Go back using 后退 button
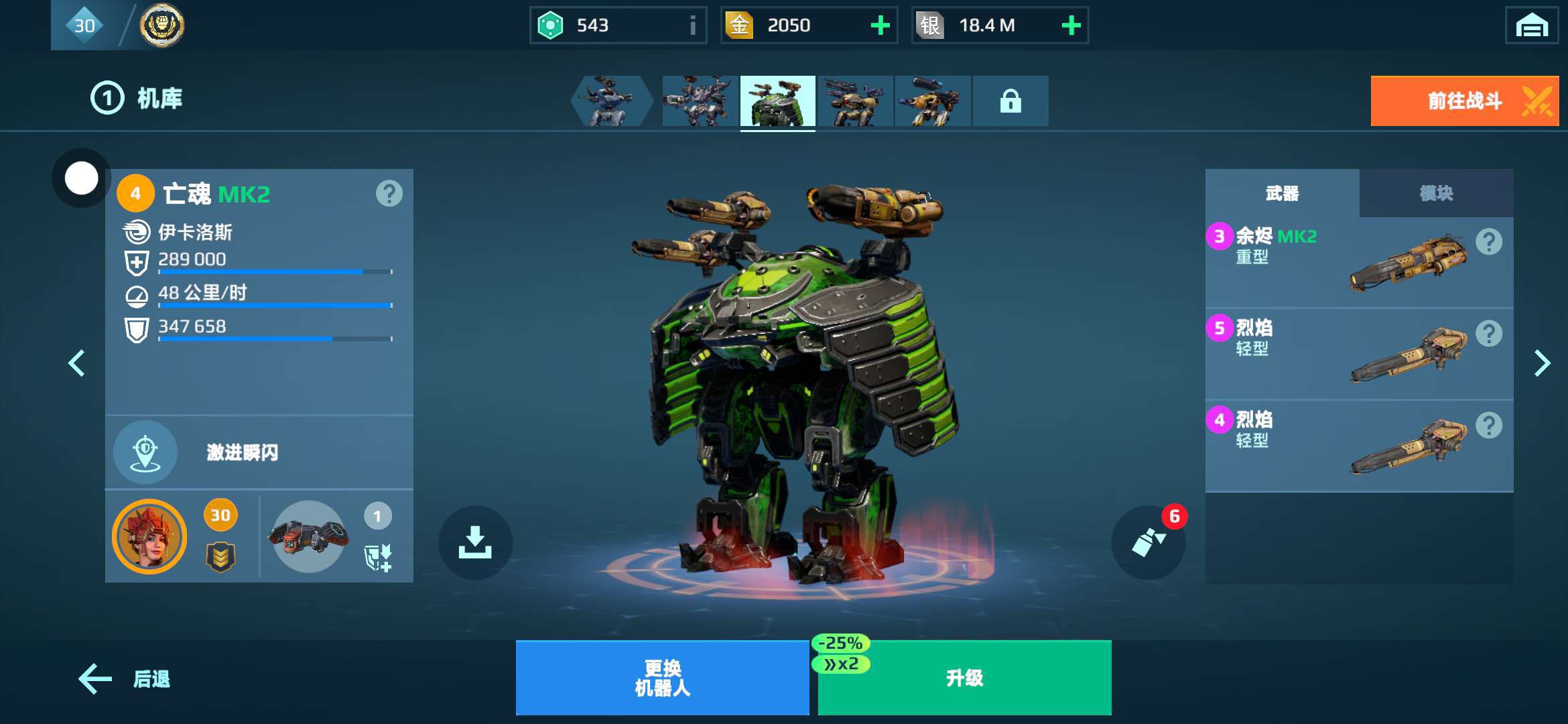 pyautogui.click(x=125, y=679)
